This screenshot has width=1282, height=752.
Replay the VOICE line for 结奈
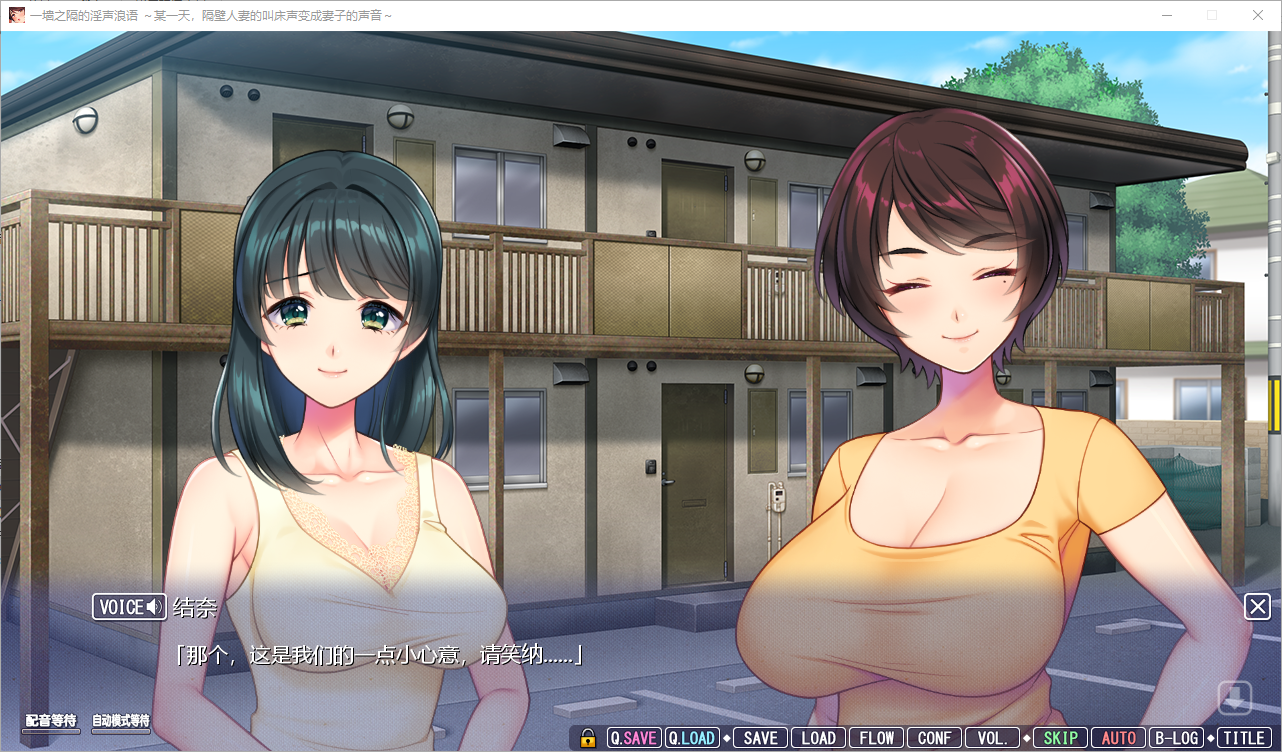(129, 607)
